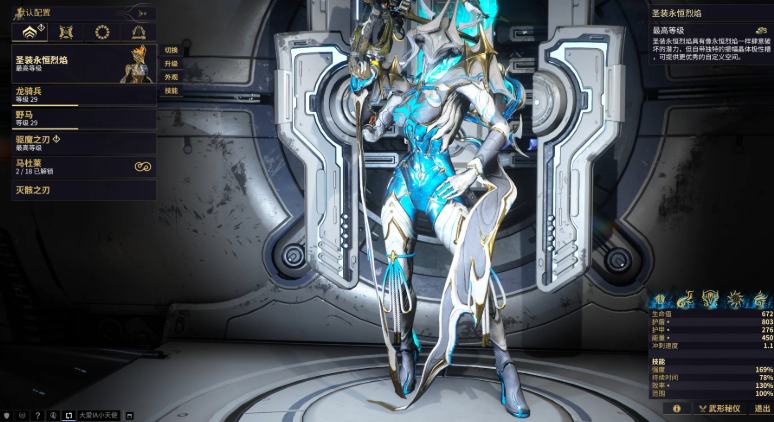The width and height of the screenshot is (774, 422).
Task: Open the 野马 secondary weapon slot
Action: pos(78,118)
